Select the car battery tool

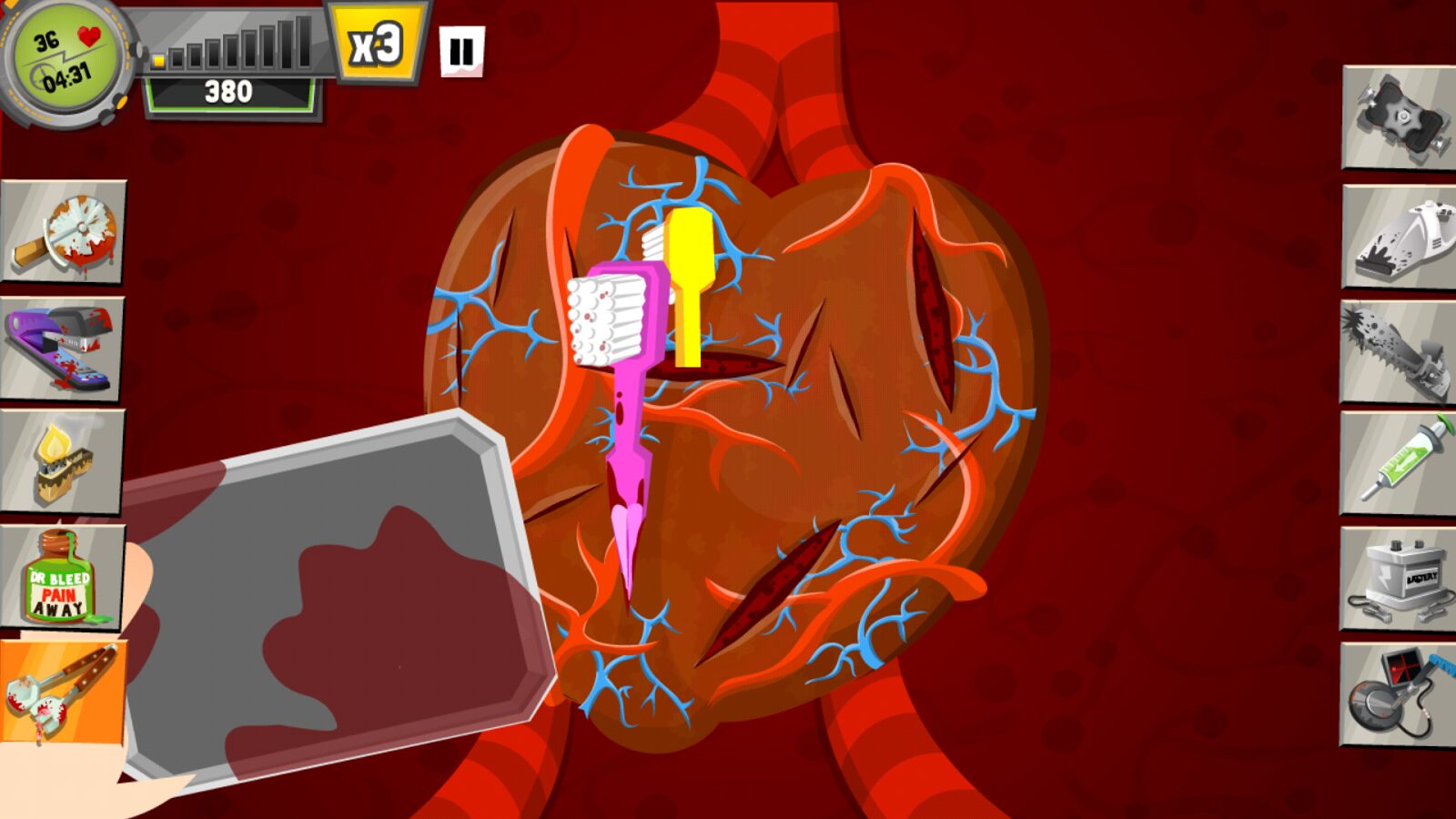[1398, 580]
